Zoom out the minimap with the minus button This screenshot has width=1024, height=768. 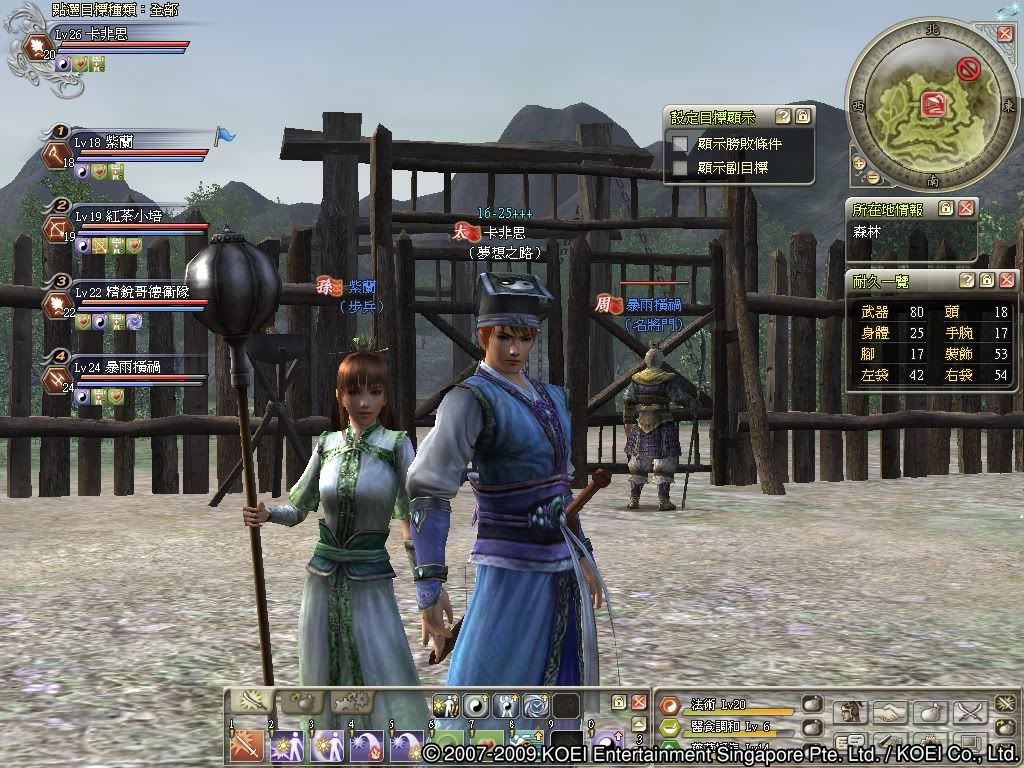pyautogui.click(x=873, y=177)
